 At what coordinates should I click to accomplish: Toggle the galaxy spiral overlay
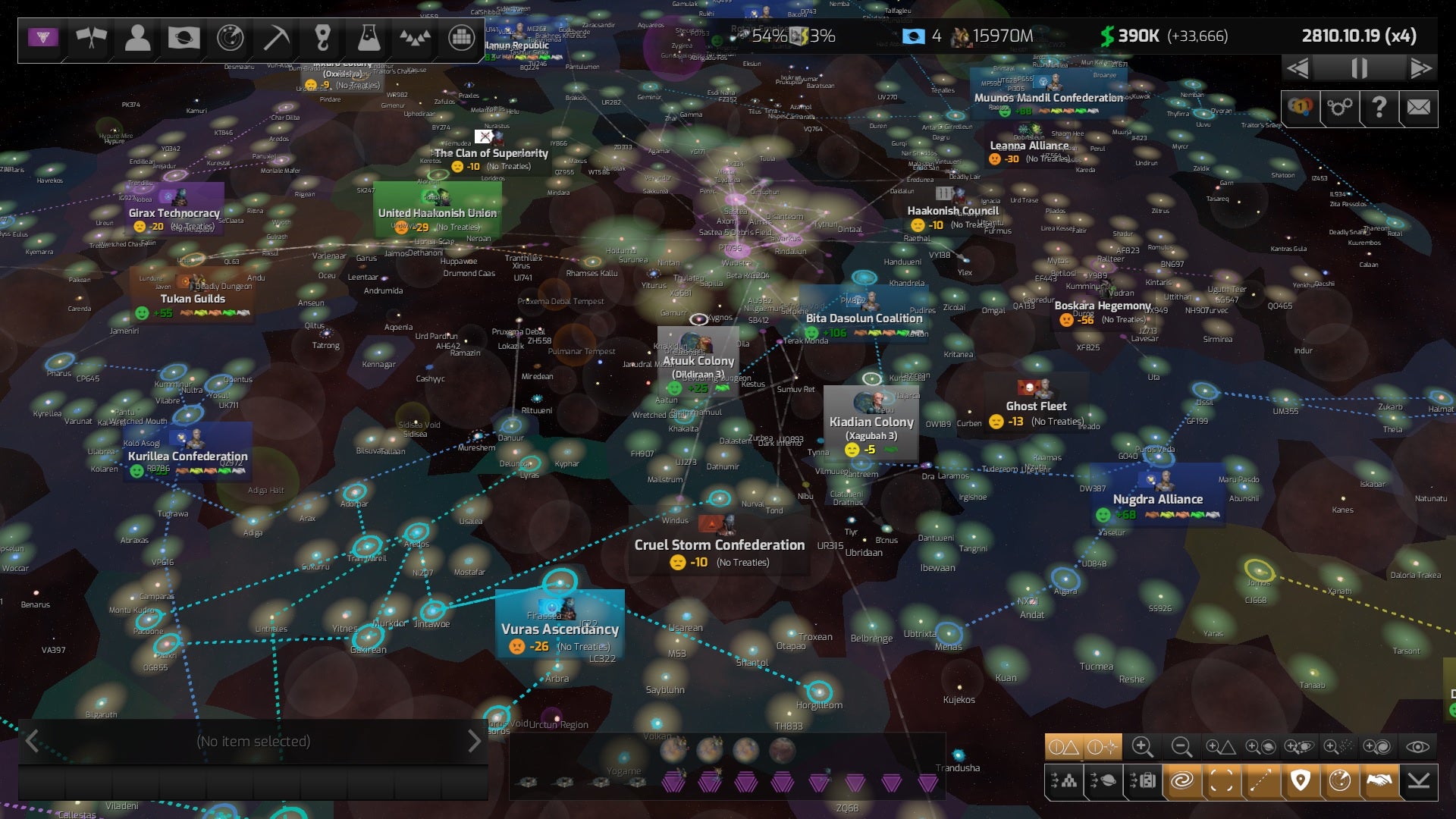pyautogui.click(x=1182, y=781)
